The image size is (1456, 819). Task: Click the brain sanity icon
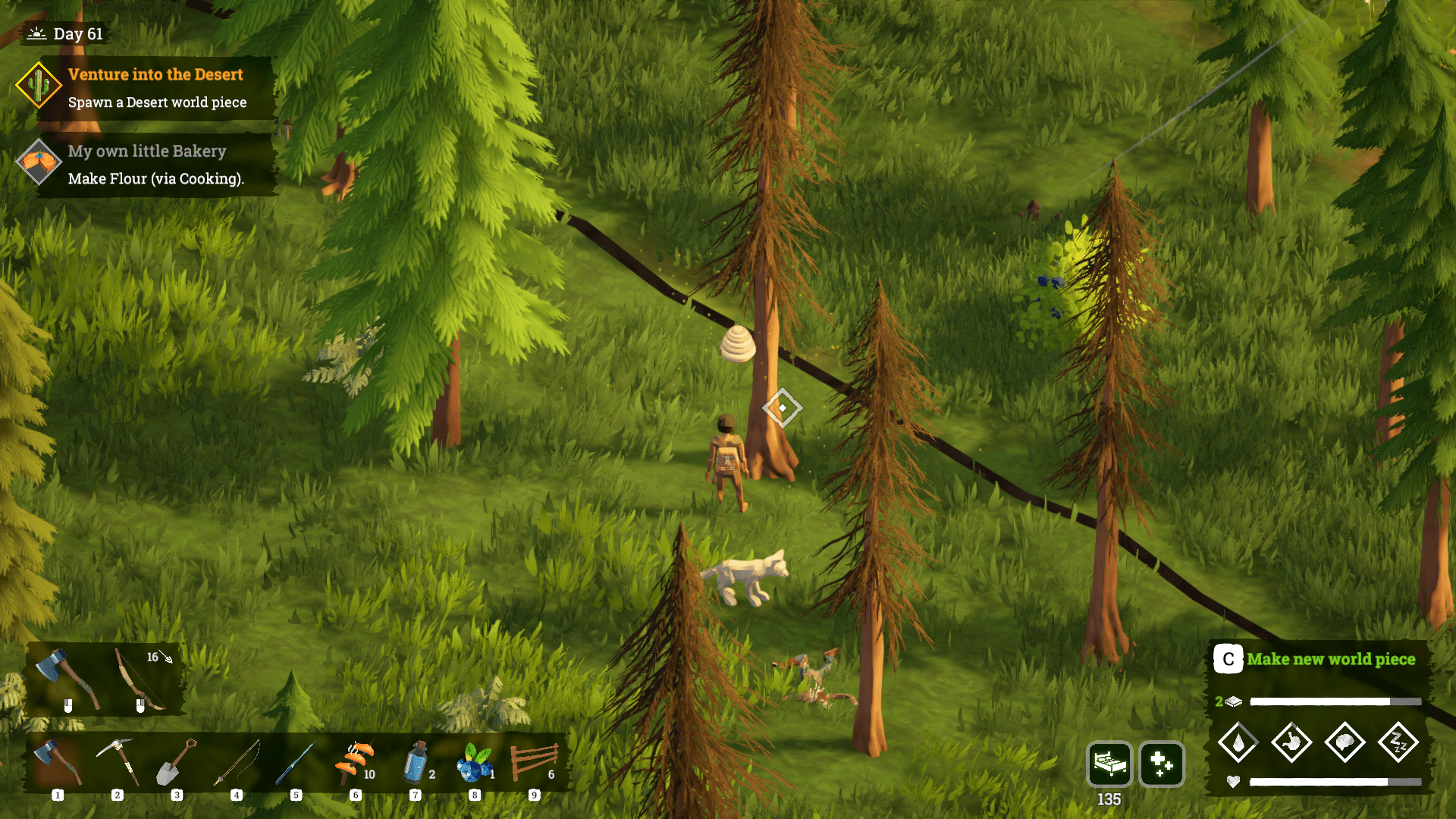pyautogui.click(x=1345, y=742)
